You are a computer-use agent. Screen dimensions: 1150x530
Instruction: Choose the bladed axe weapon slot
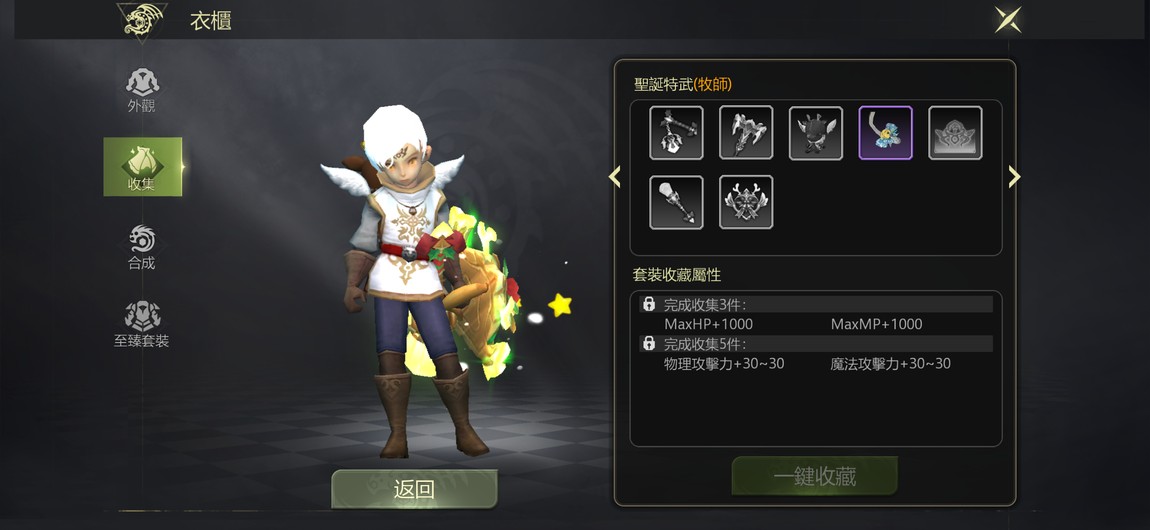tap(746, 133)
